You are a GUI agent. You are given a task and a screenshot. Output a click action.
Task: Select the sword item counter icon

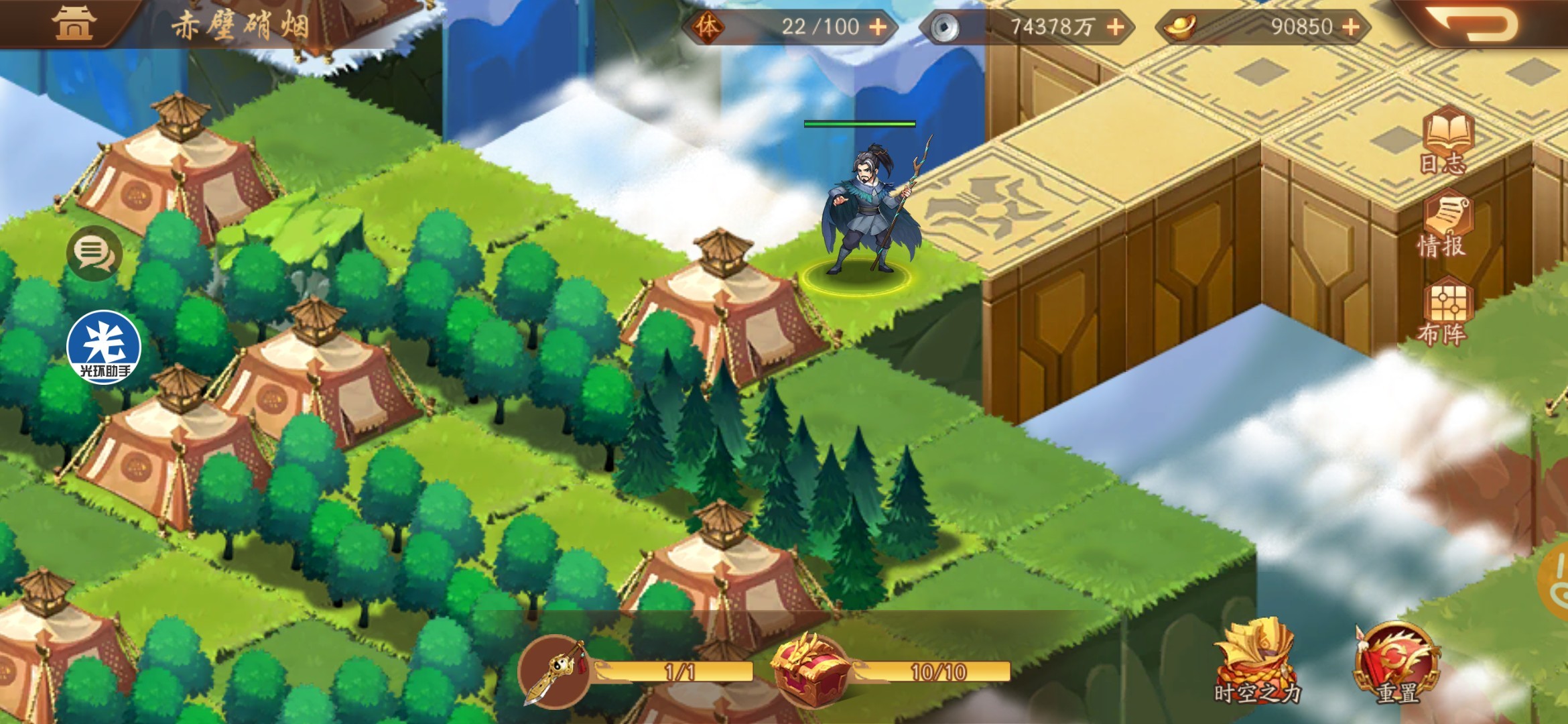click(555, 672)
